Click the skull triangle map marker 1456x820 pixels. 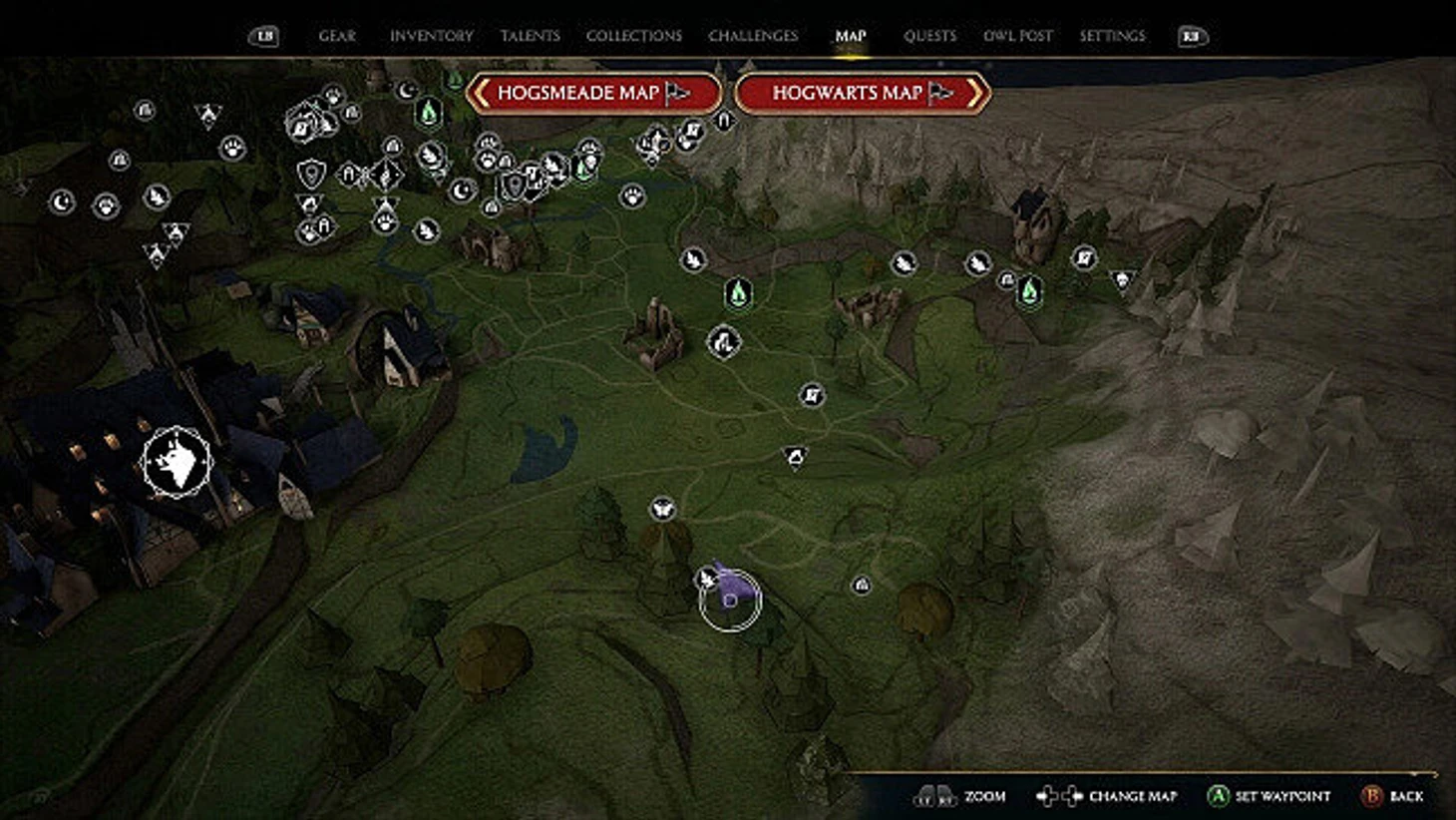click(1122, 279)
